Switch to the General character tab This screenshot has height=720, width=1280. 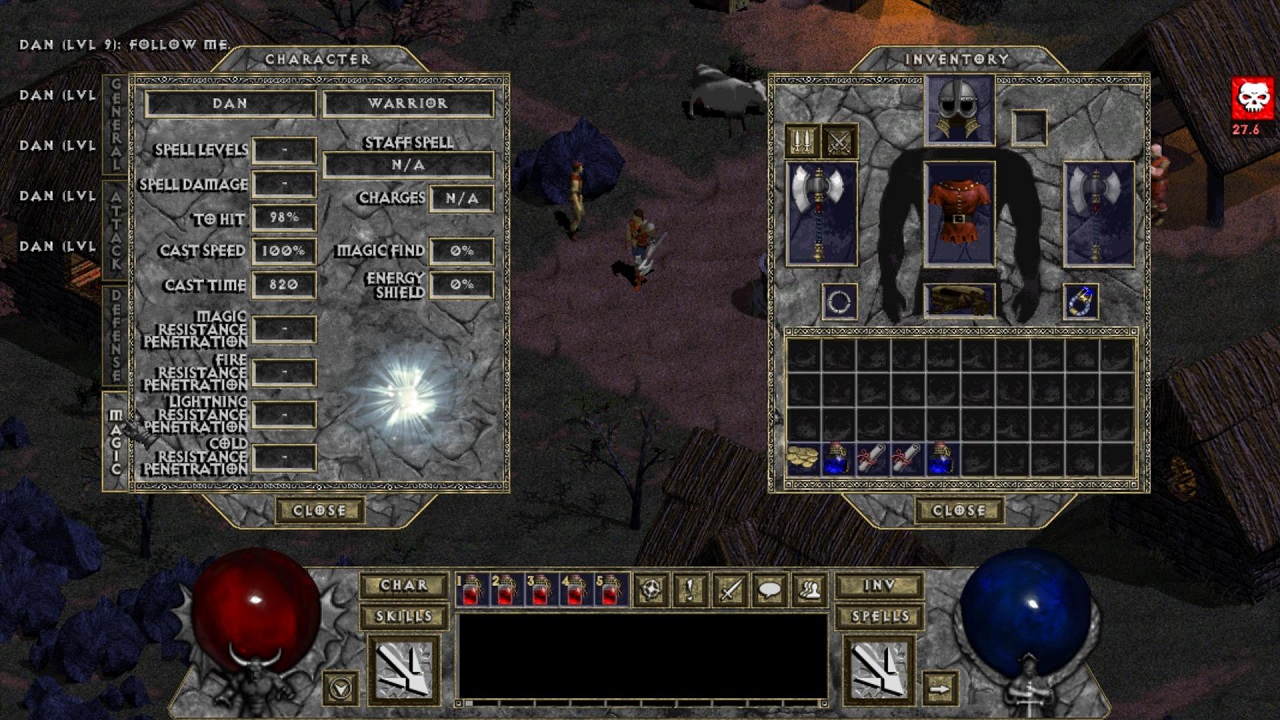116,123
